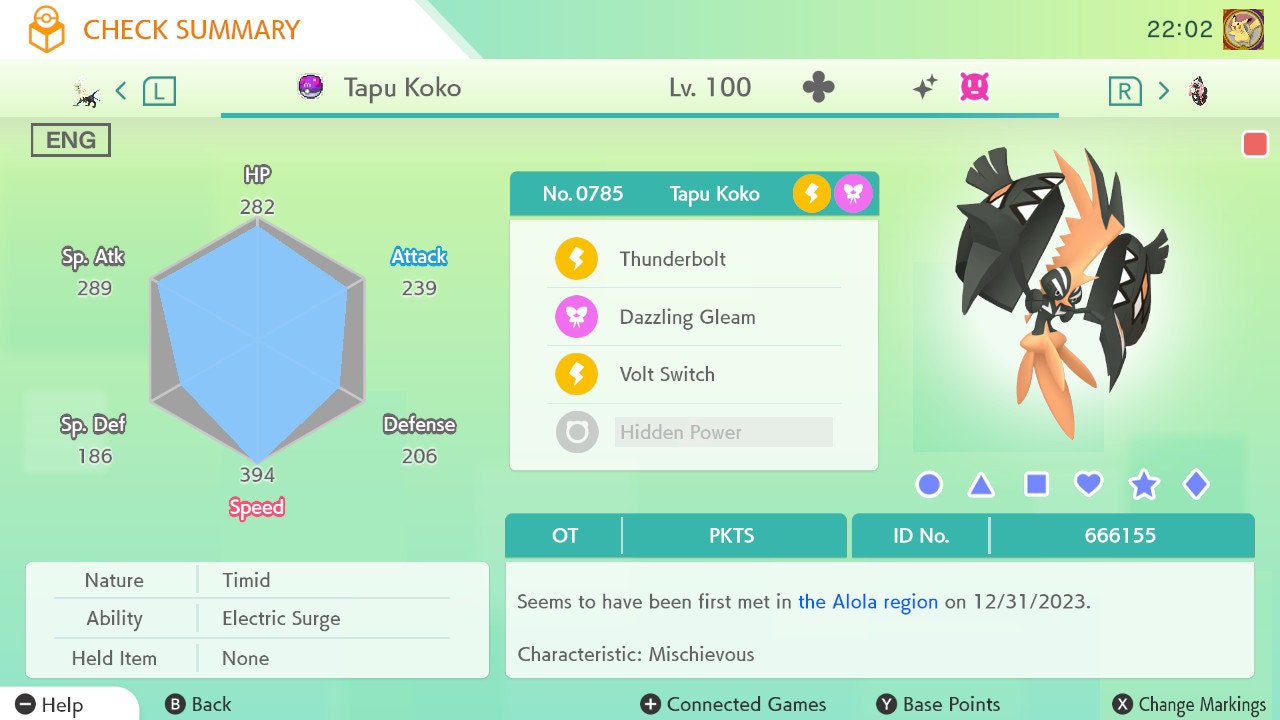Open the Help option

pyautogui.click(x=50, y=704)
